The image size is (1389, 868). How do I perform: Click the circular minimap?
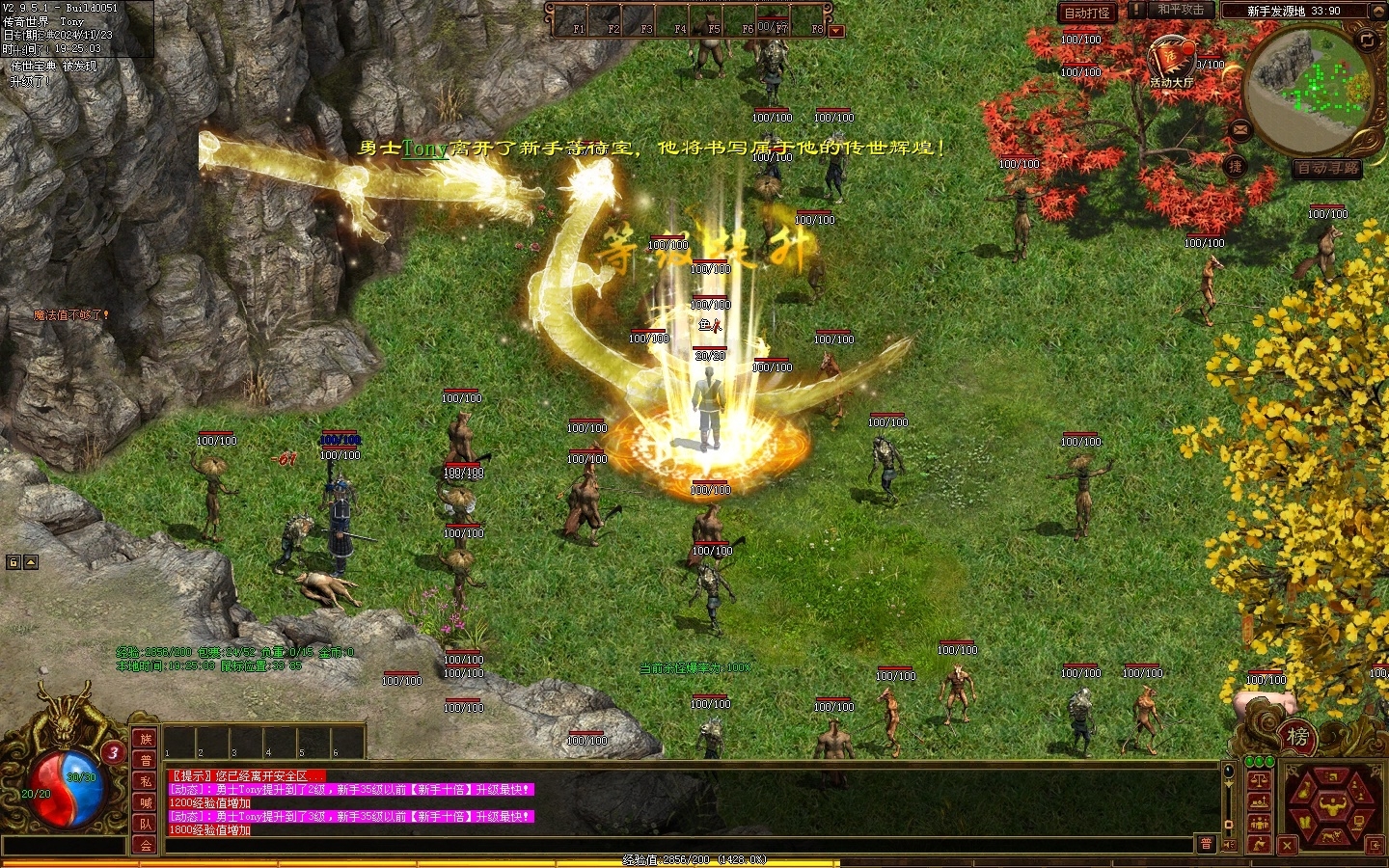[x=1311, y=90]
